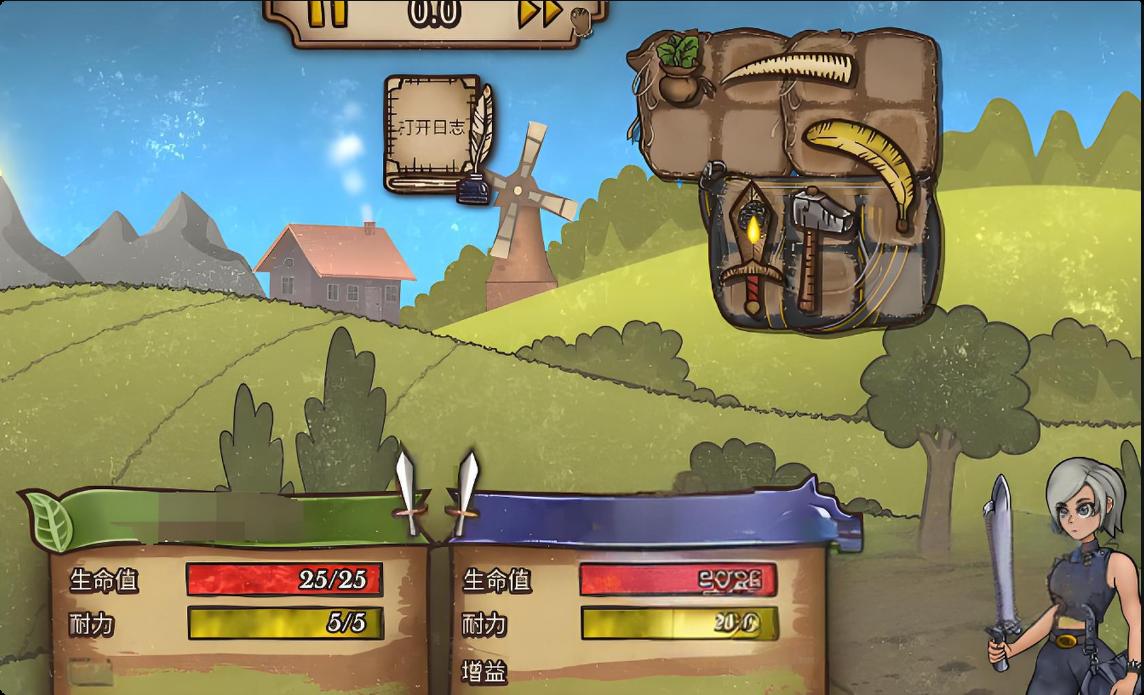Open the battle log book (打开日志)
Viewport: 1144px width, 695px height.
tap(433, 128)
